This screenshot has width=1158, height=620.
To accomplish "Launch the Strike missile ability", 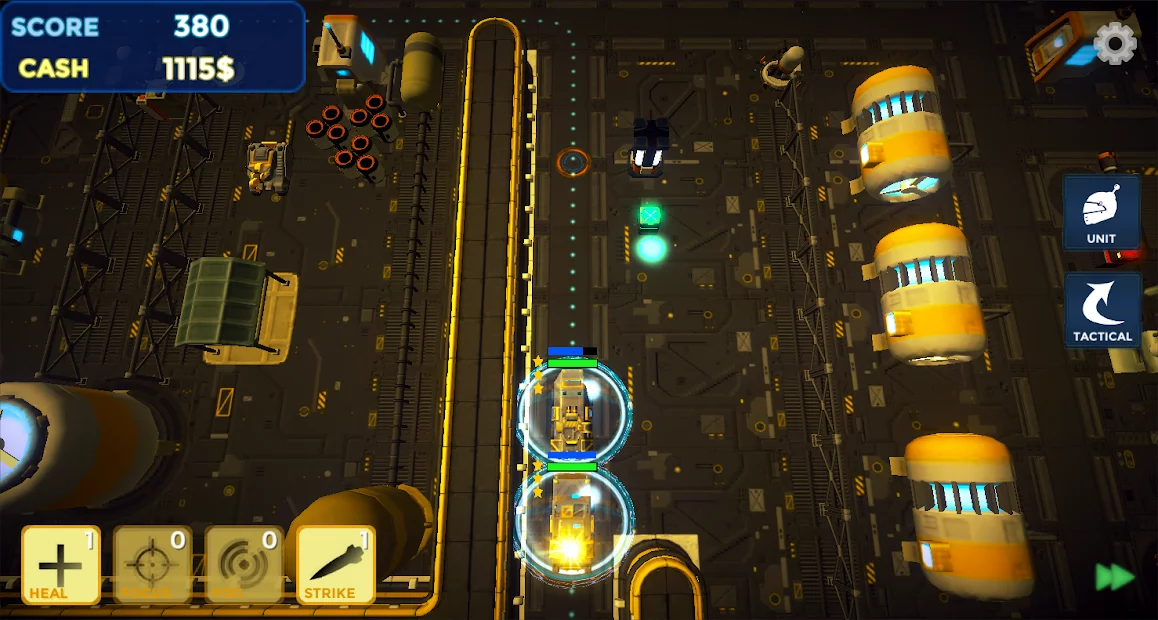I will click(x=336, y=565).
